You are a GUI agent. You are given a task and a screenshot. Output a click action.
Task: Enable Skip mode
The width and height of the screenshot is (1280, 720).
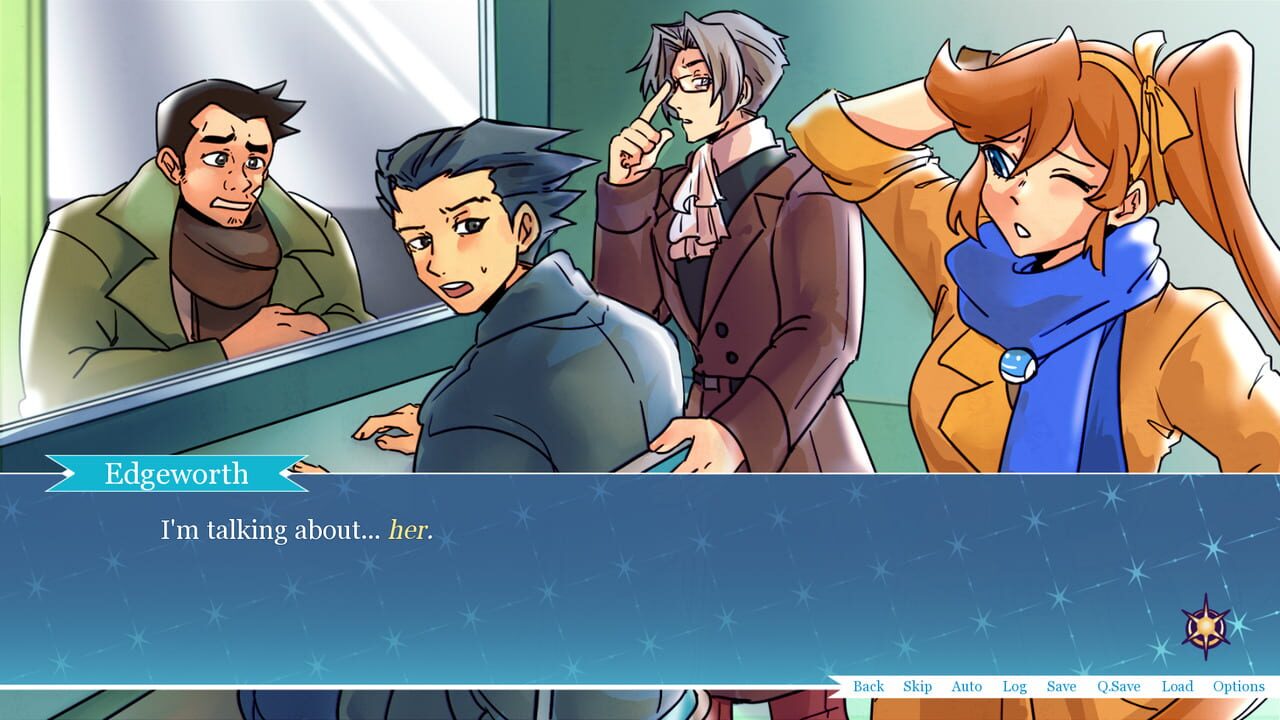pos(917,687)
